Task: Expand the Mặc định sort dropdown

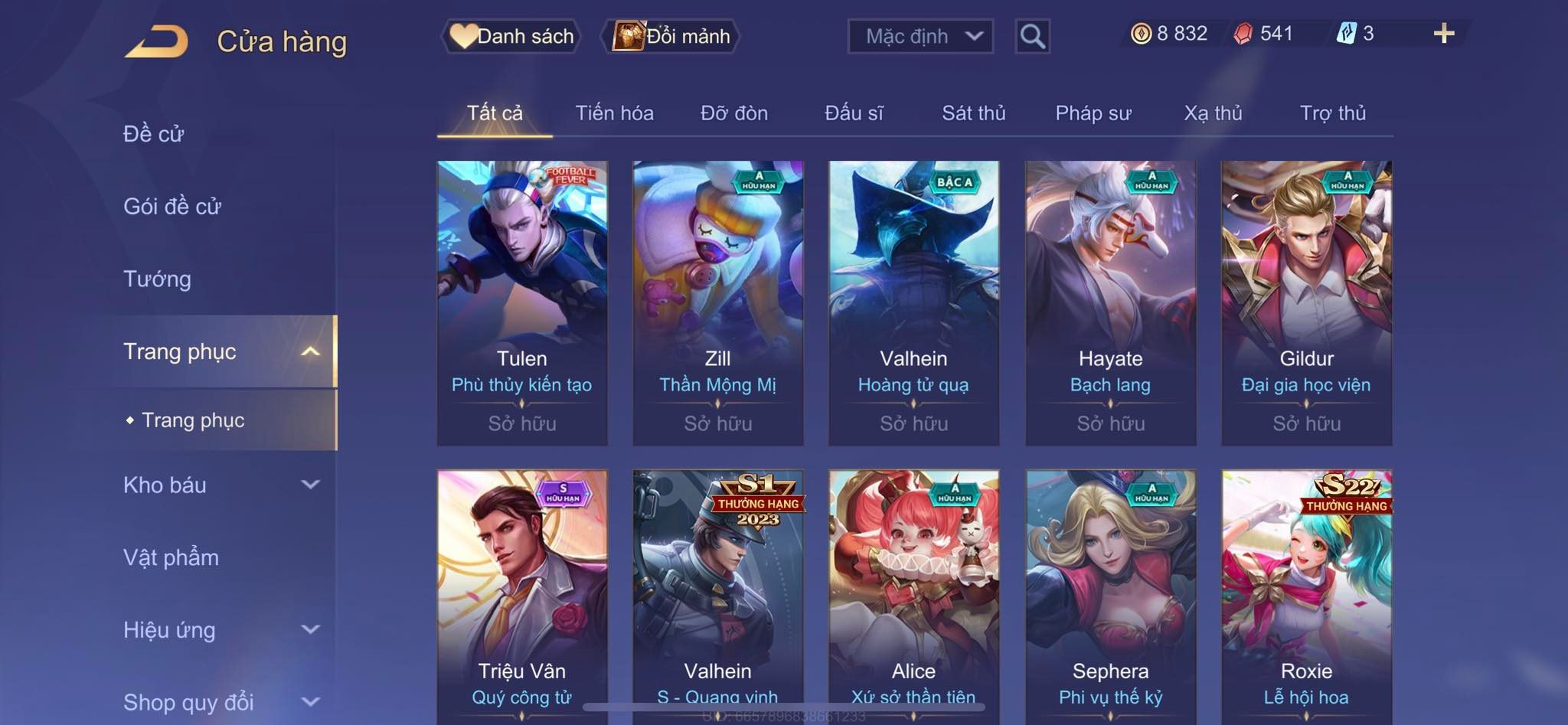Action: point(920,36)
